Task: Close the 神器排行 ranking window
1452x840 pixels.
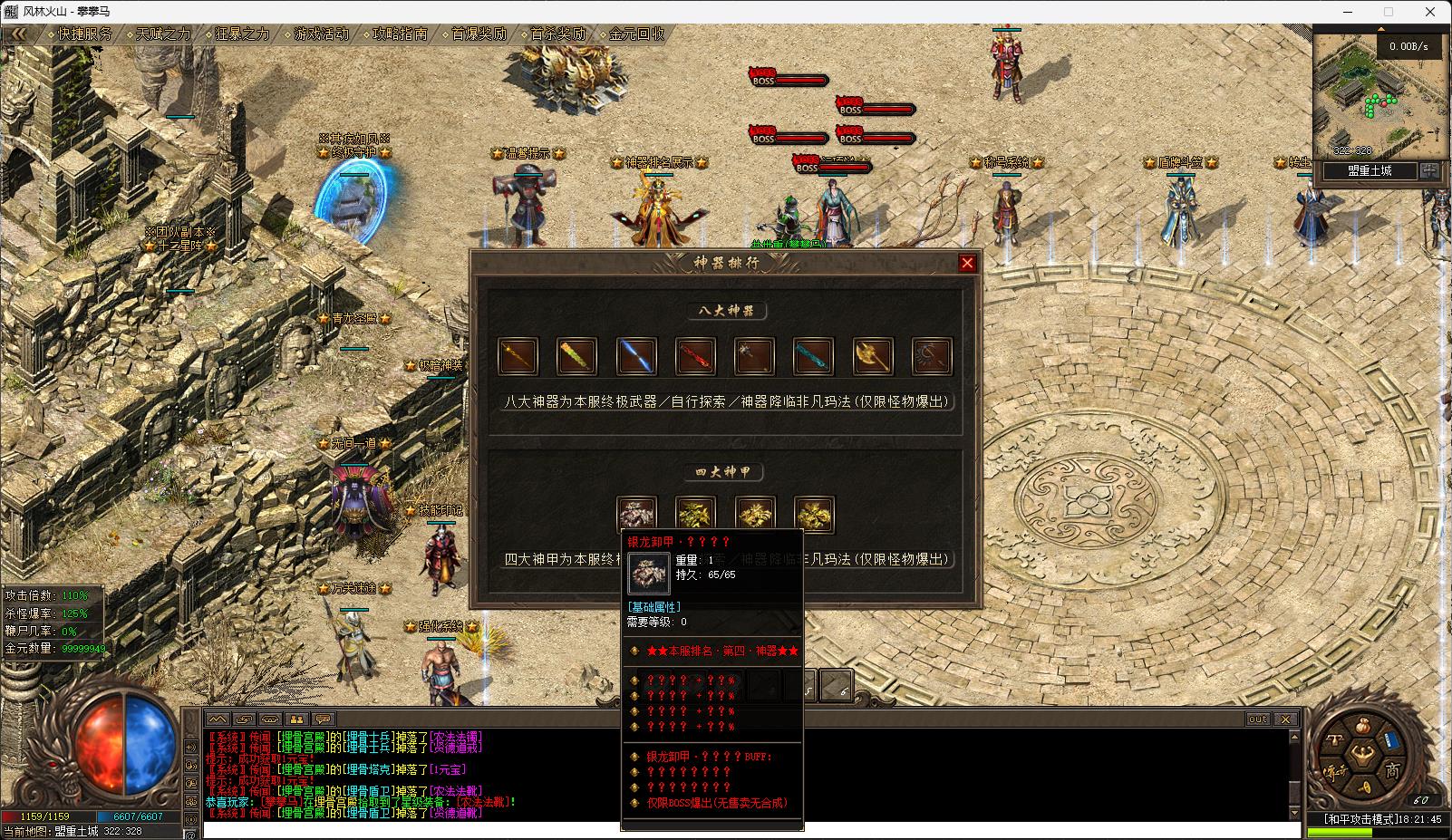Action: pos(967,263)
